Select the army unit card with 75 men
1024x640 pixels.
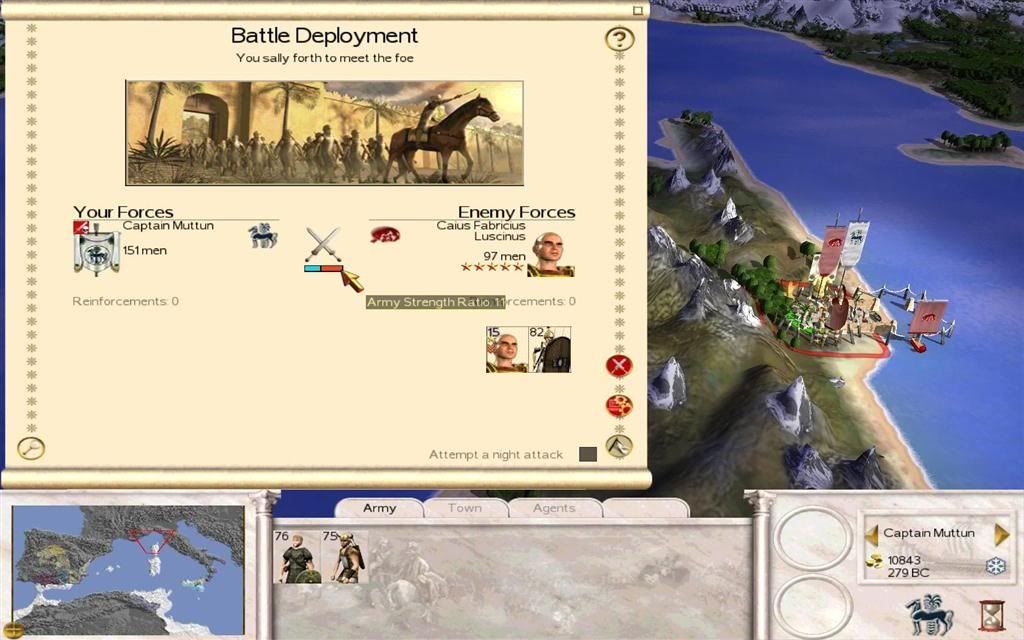(x=344, y=557)
